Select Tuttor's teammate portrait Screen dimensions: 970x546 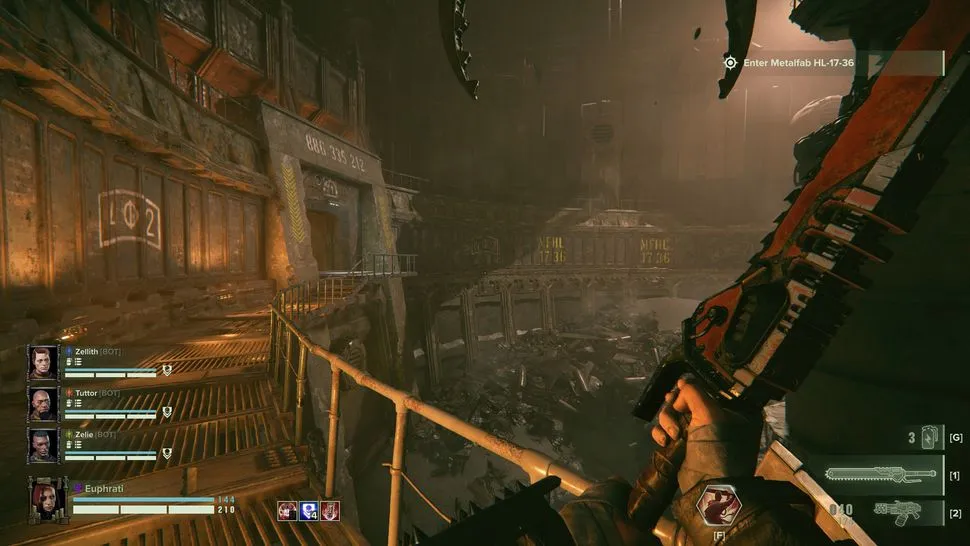(x=43, y=403)
